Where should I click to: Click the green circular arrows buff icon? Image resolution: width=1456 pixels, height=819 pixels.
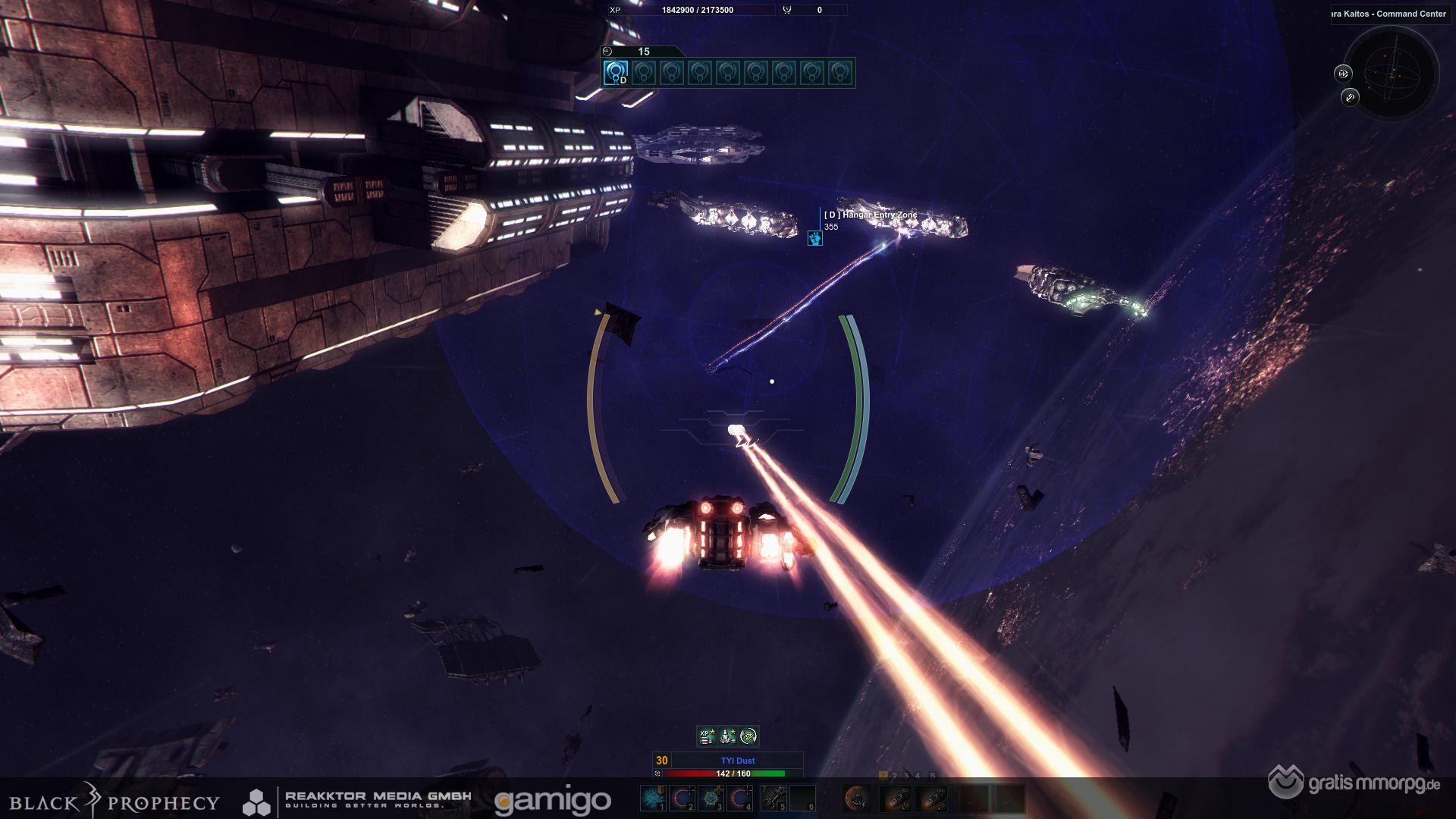pyautogui.click(x=748, y=736)
